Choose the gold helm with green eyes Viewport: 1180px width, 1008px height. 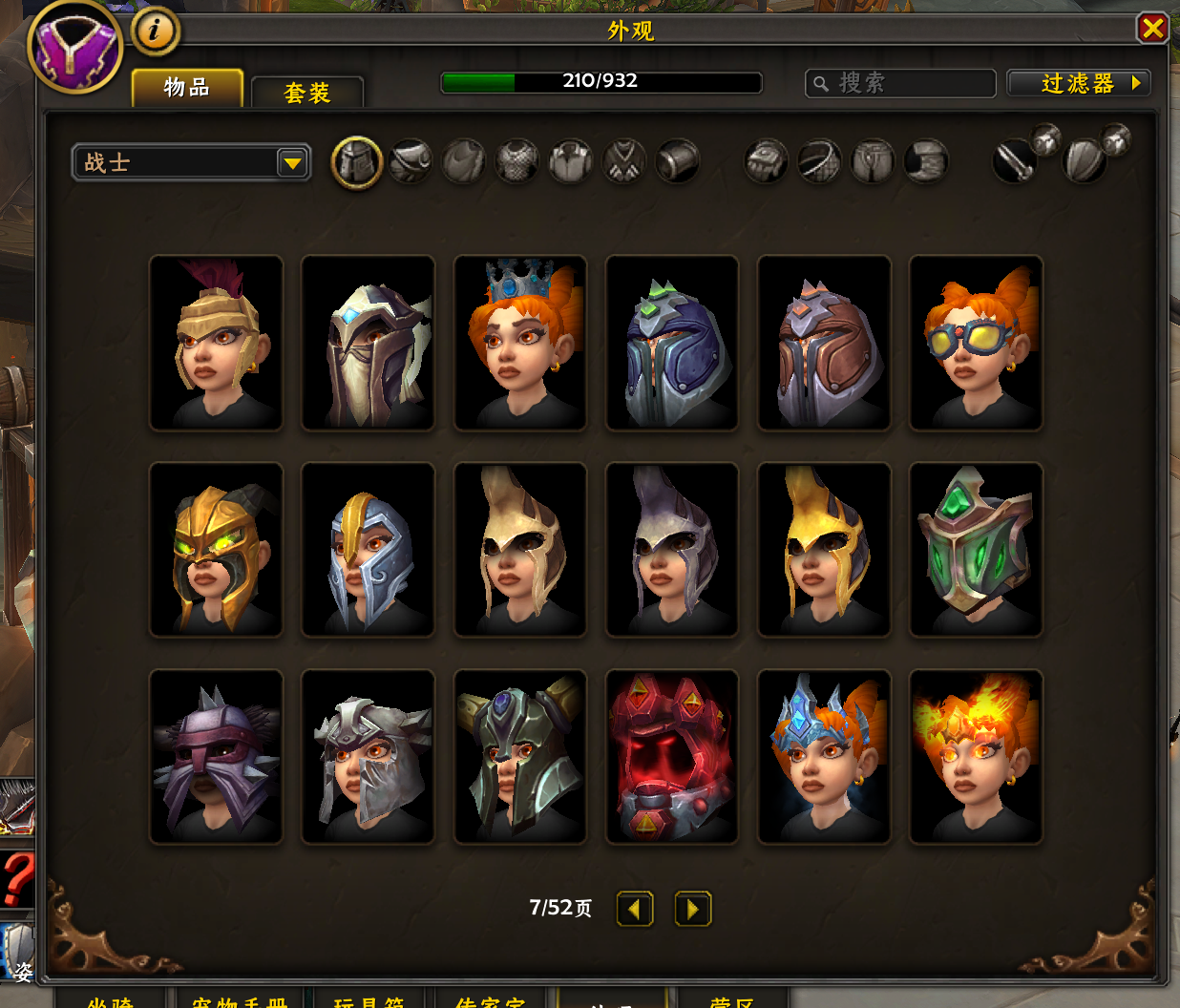click(x=216, y=550)
